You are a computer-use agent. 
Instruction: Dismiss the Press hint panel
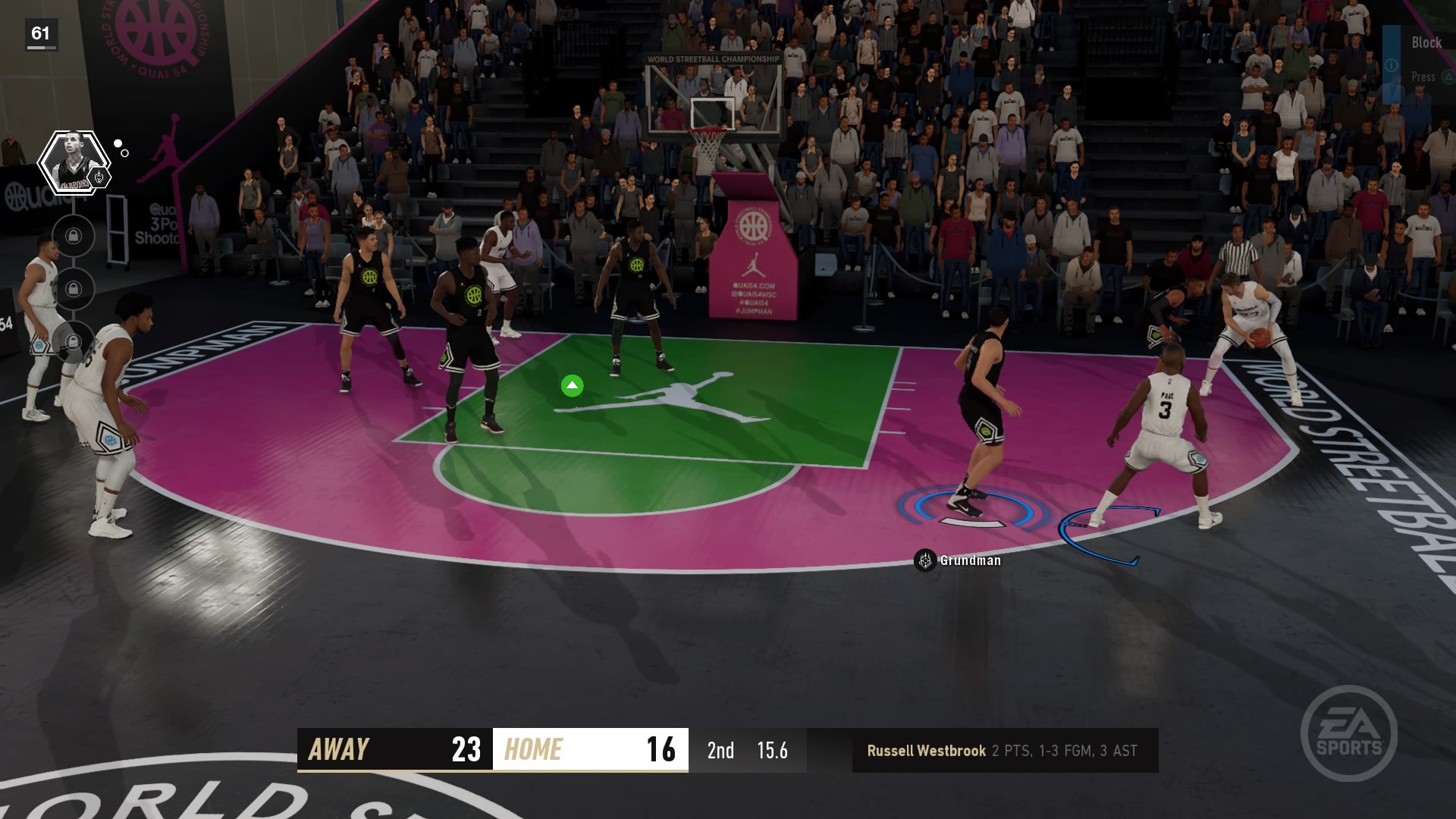pyautogui.click(x=1424, y=76)
